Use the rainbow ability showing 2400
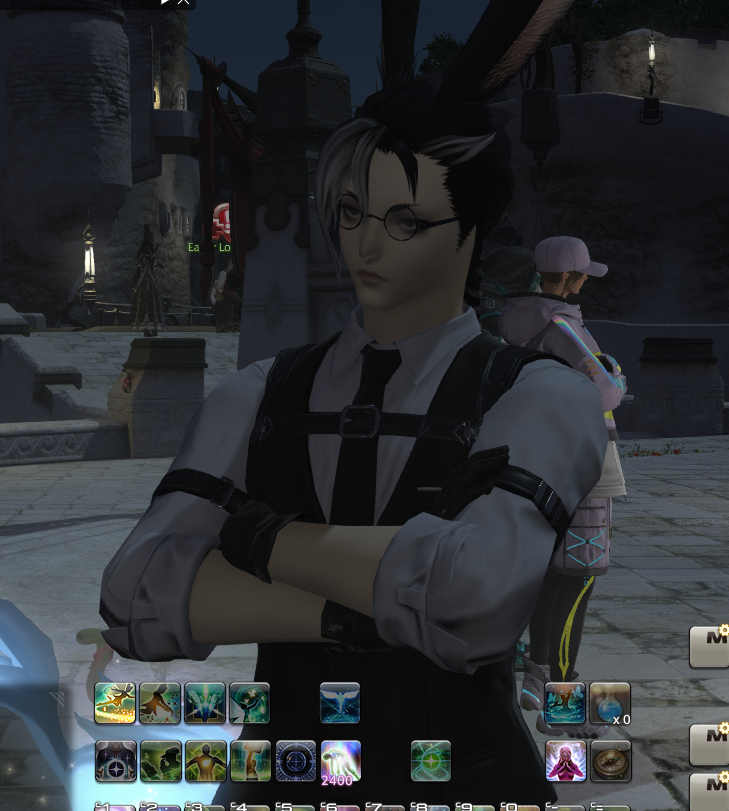729x811 pixels. tap(340, 760)
